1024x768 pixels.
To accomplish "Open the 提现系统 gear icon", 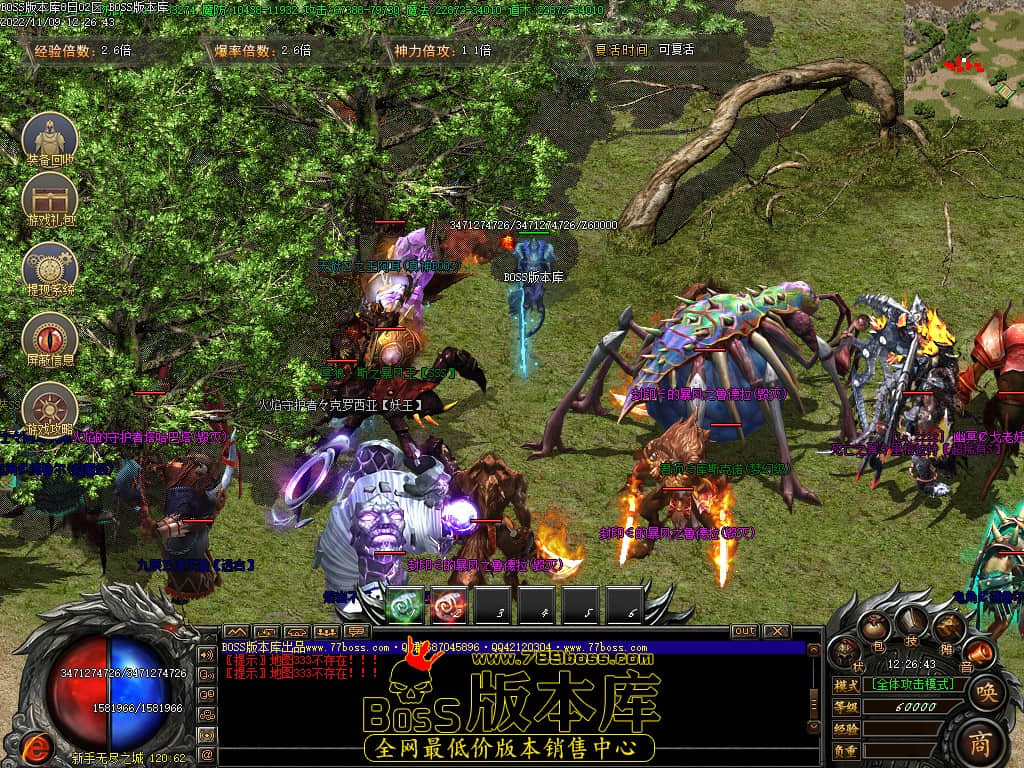I will point(50,267).
